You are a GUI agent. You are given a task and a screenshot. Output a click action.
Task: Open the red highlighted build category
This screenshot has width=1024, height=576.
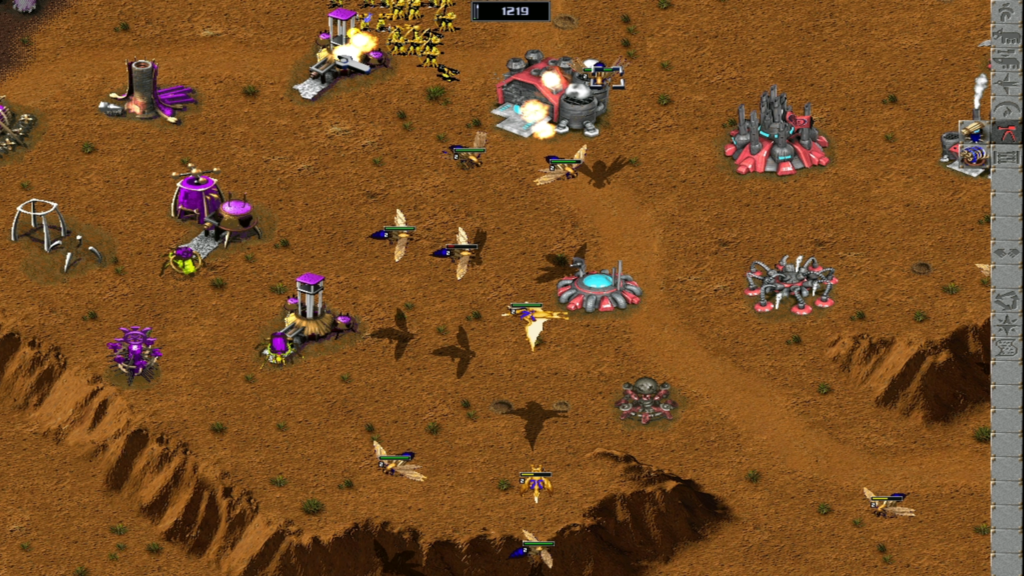click(x=1005, y=133)
